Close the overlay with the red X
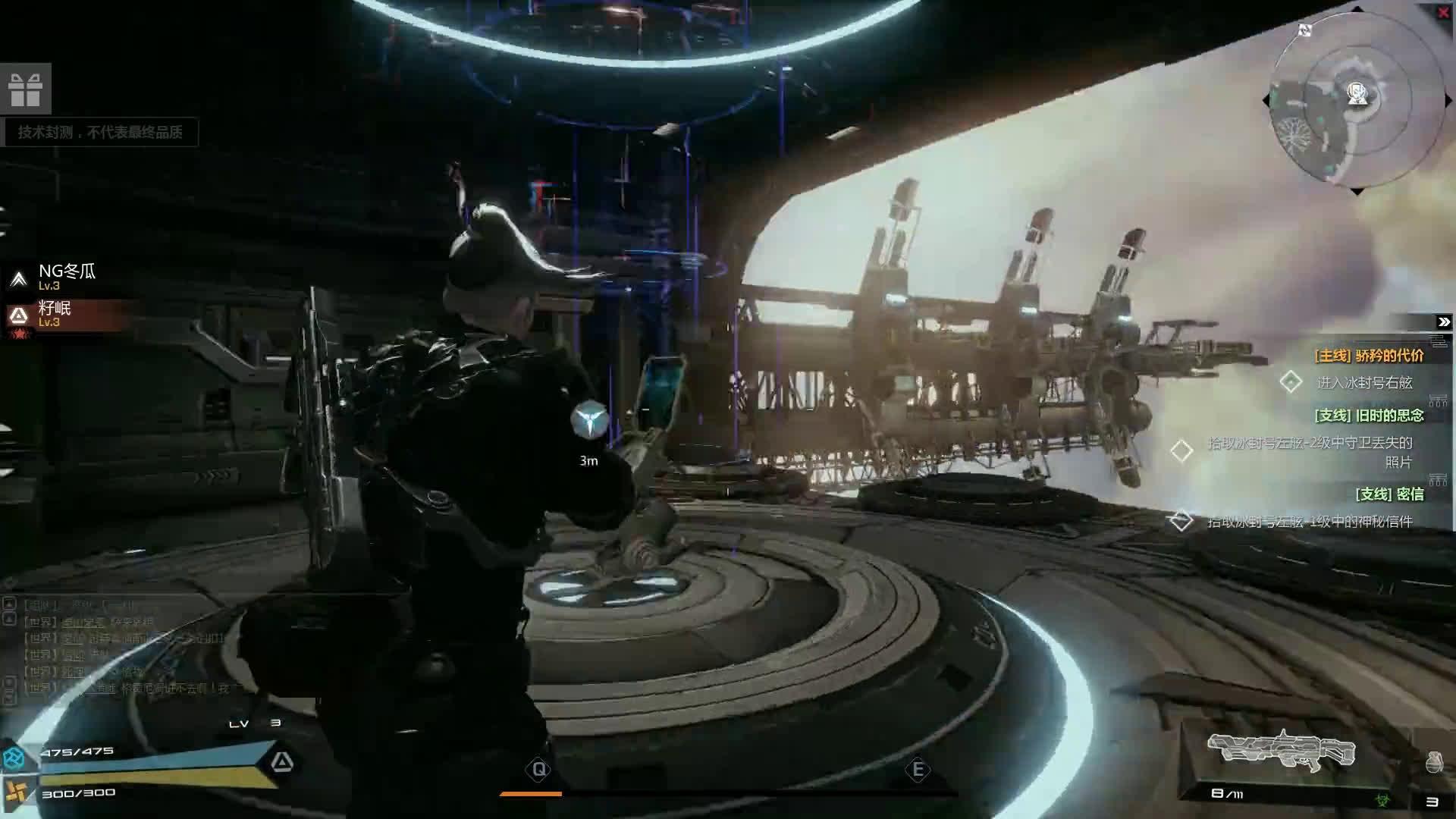 [1444, 13]
